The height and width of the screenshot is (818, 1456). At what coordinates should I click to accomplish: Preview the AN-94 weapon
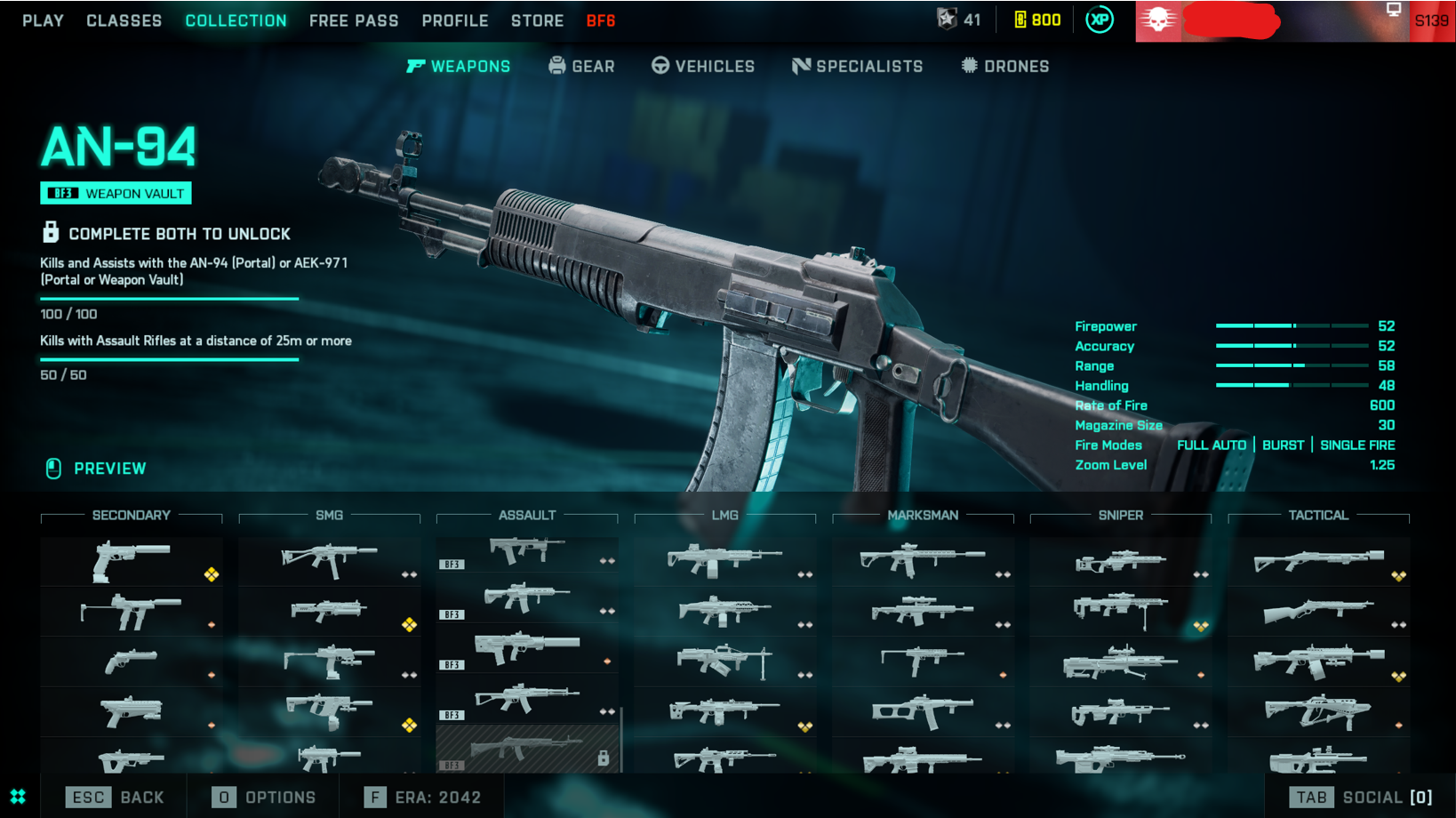(x=96, y=469)
